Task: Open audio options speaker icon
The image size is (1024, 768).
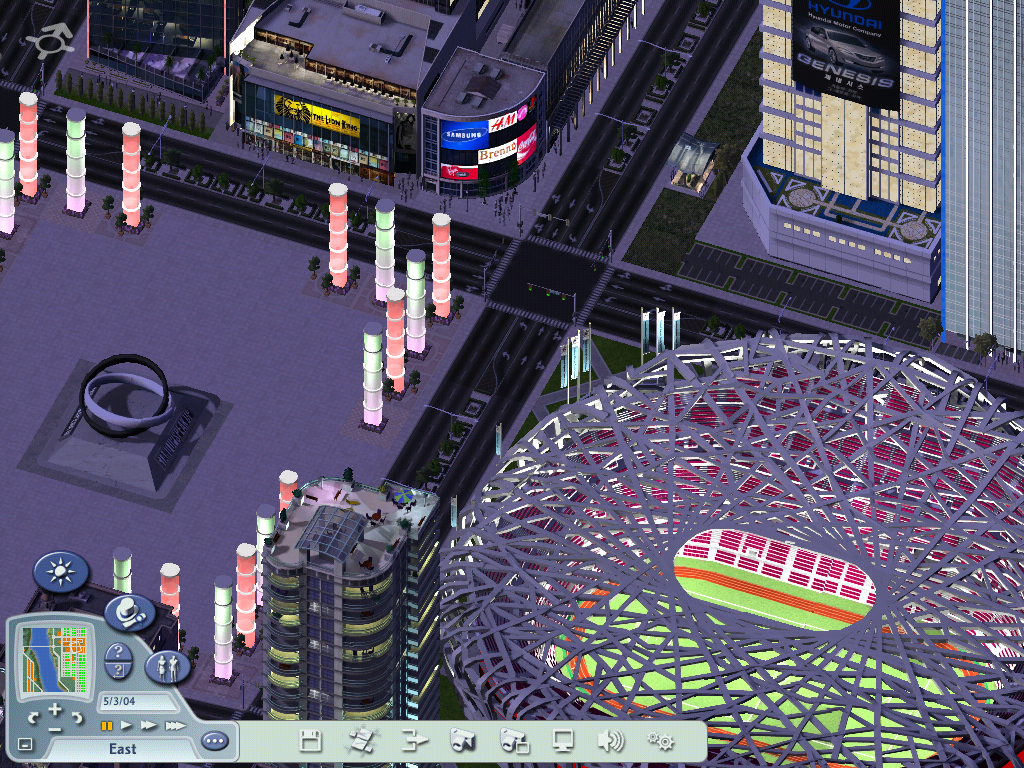Action: click(610, 741)
